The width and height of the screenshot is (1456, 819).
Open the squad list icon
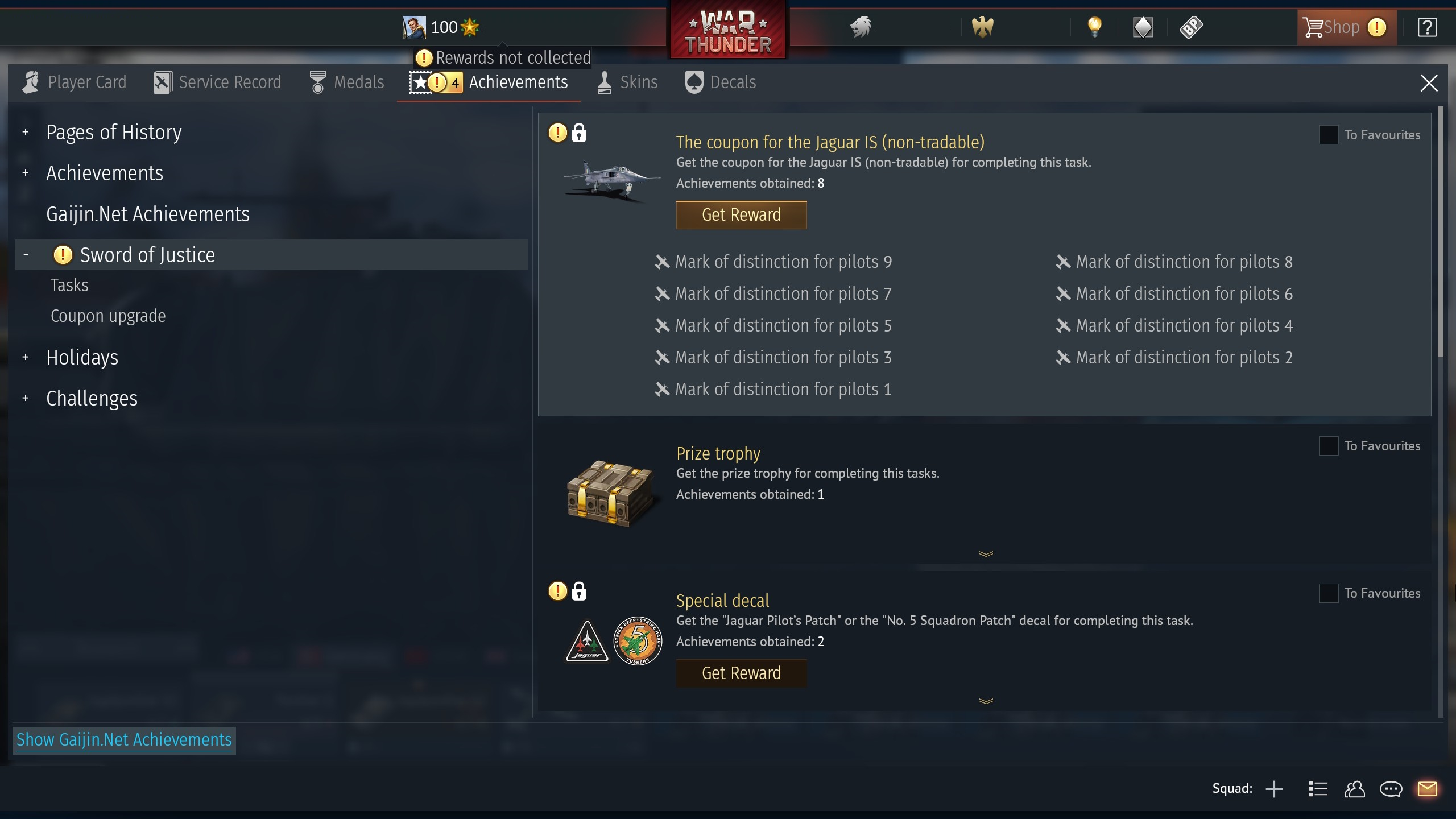click(x=1317, y=789)
